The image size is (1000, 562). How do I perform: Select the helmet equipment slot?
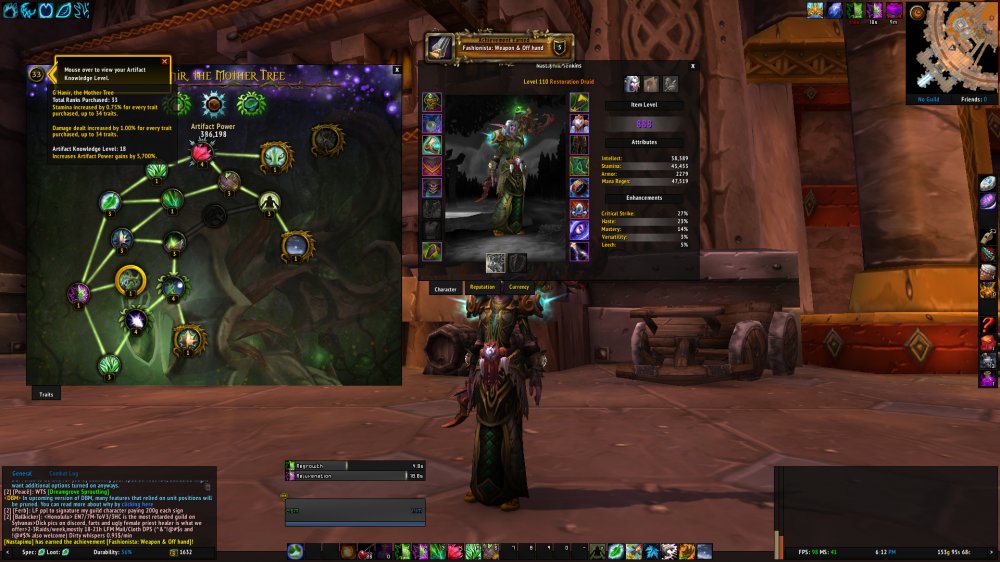(432, 101)
